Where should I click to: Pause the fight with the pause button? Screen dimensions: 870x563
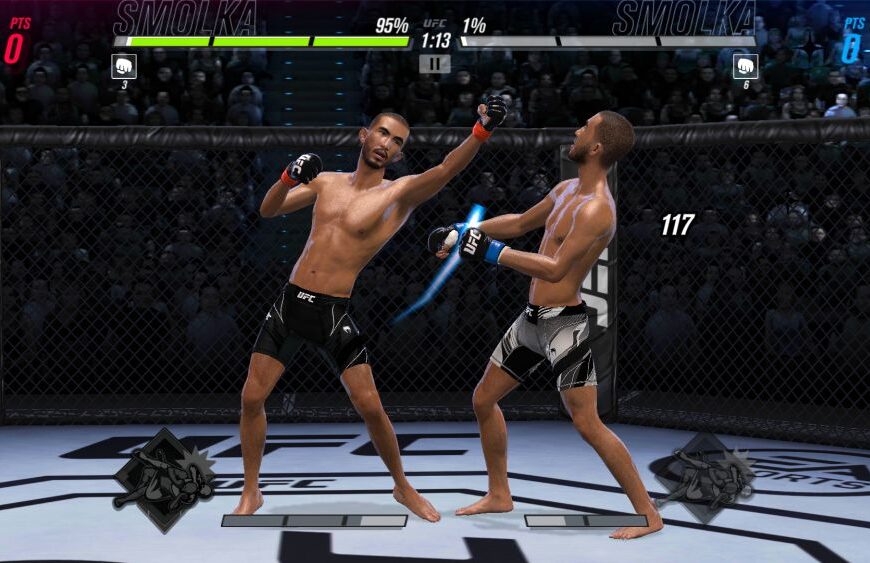[x=434, y=63]
